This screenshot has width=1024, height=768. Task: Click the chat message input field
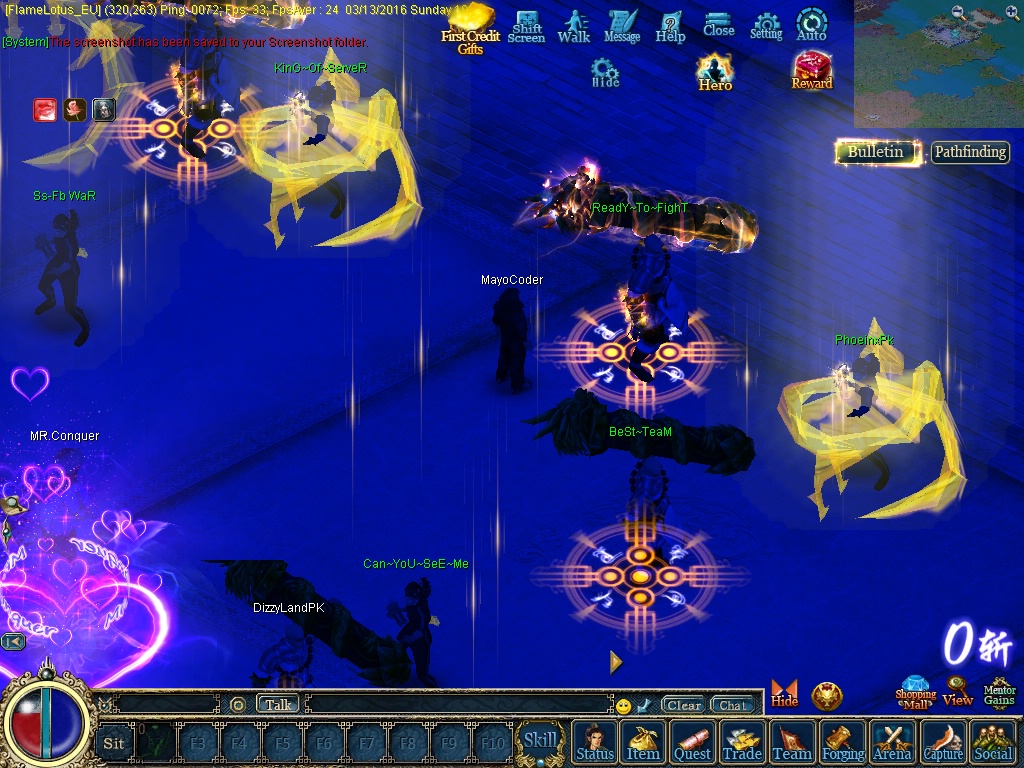458,705
